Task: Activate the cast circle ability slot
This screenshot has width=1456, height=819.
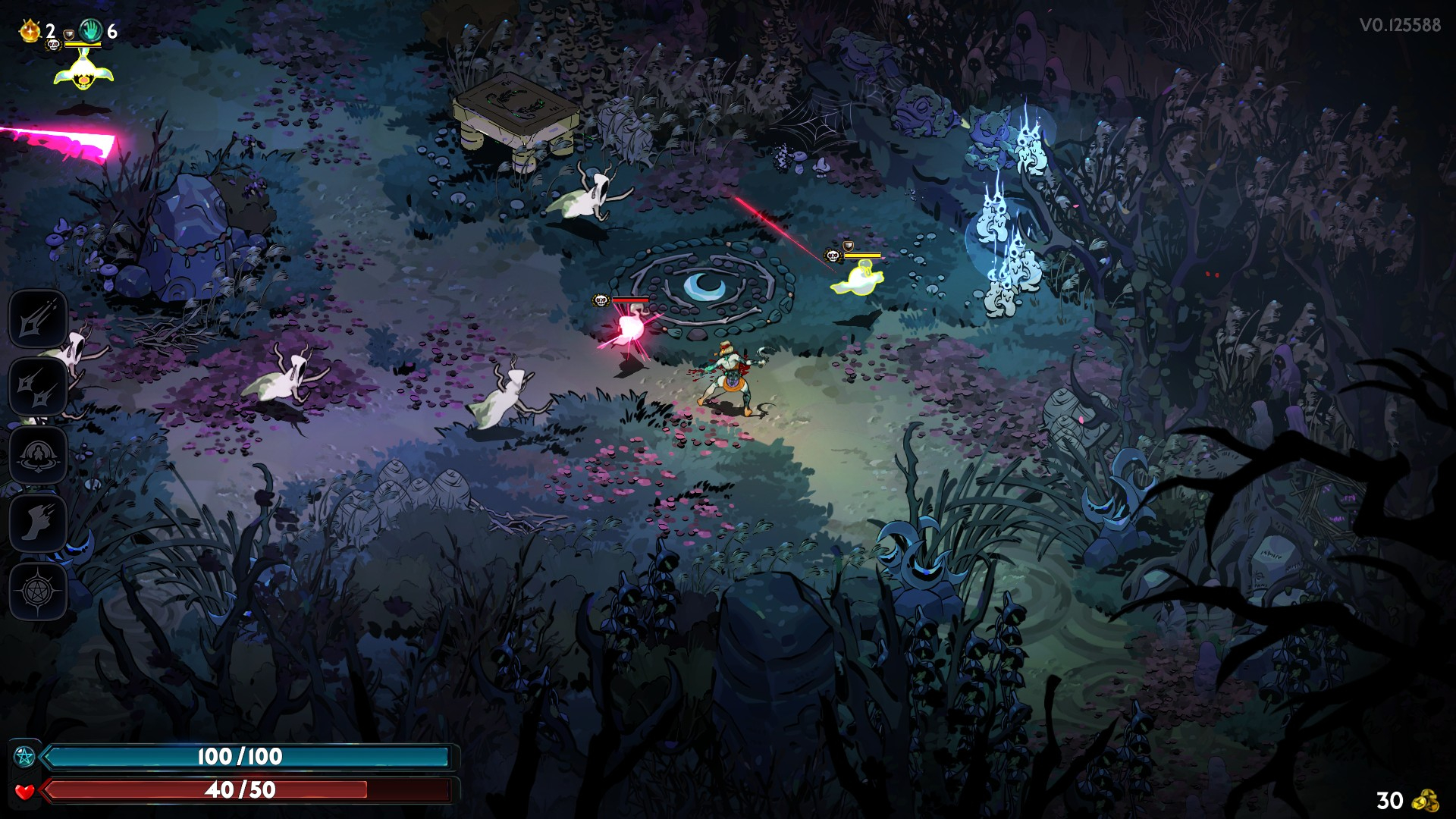Action: pos(38,455)
